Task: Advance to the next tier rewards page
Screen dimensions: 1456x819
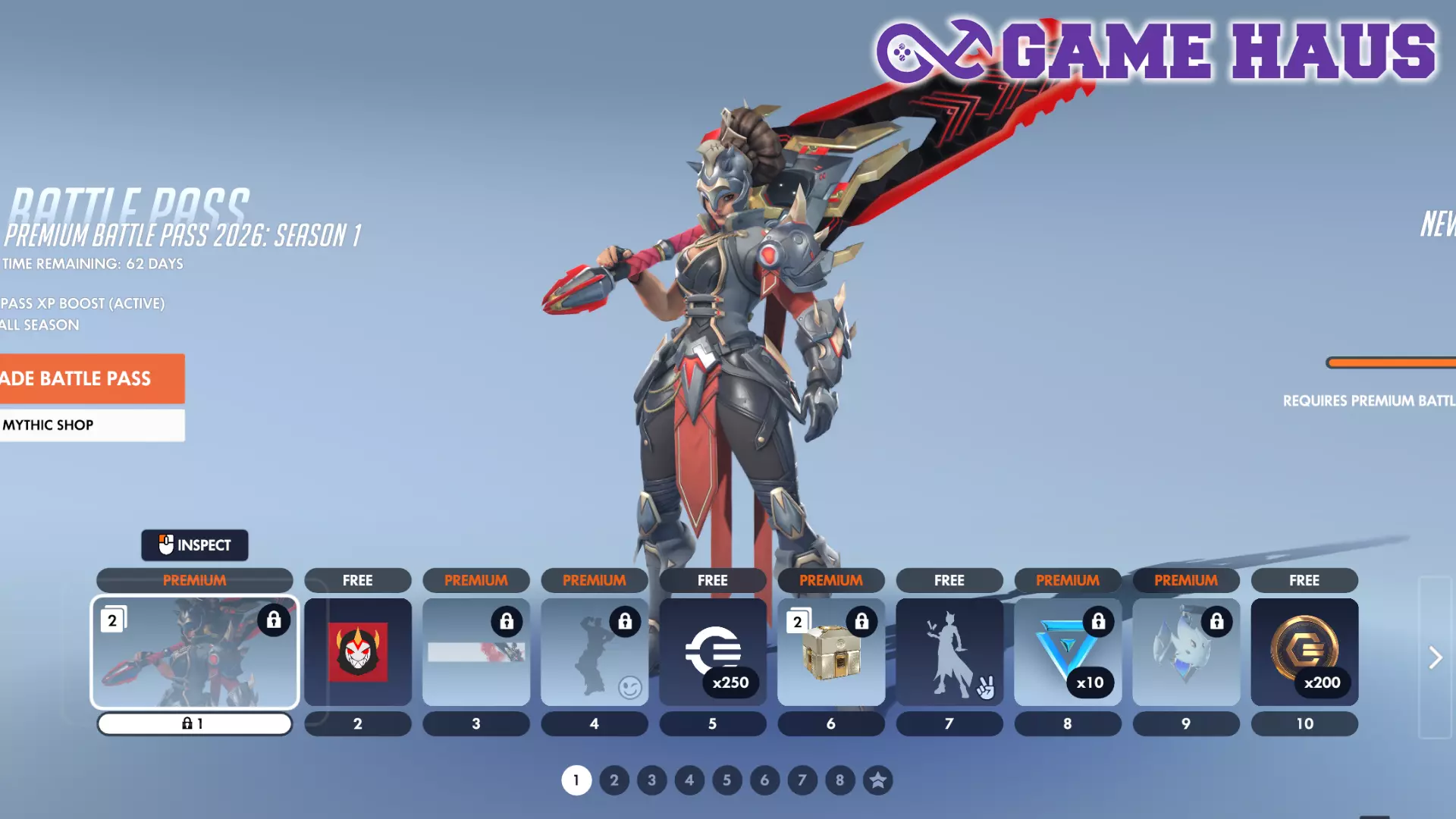Action: click(1435, 657)
